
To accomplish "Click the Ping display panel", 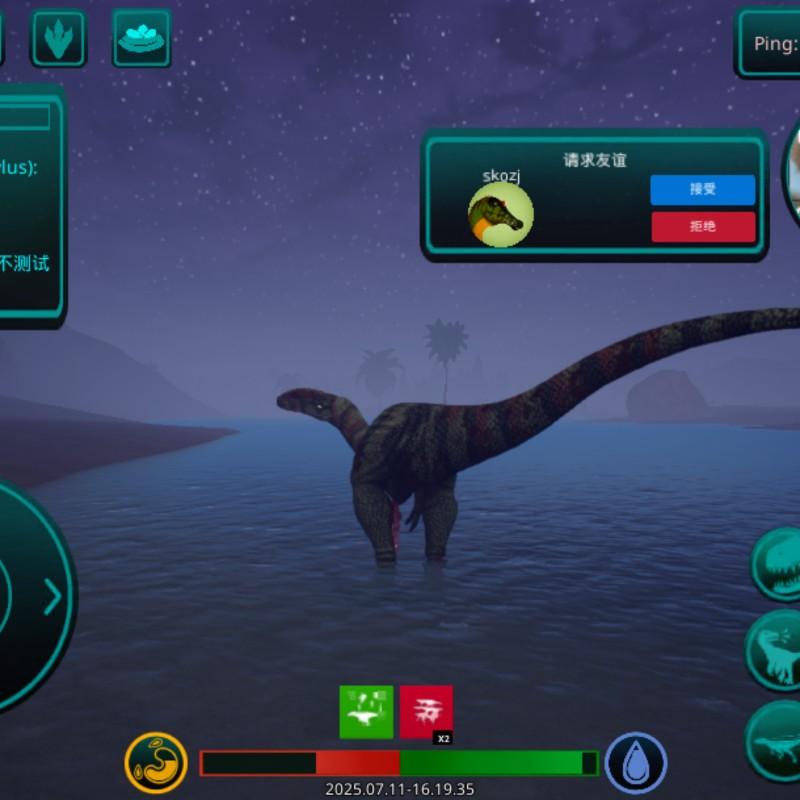I will pyautogui.click(x=770, y=43).
